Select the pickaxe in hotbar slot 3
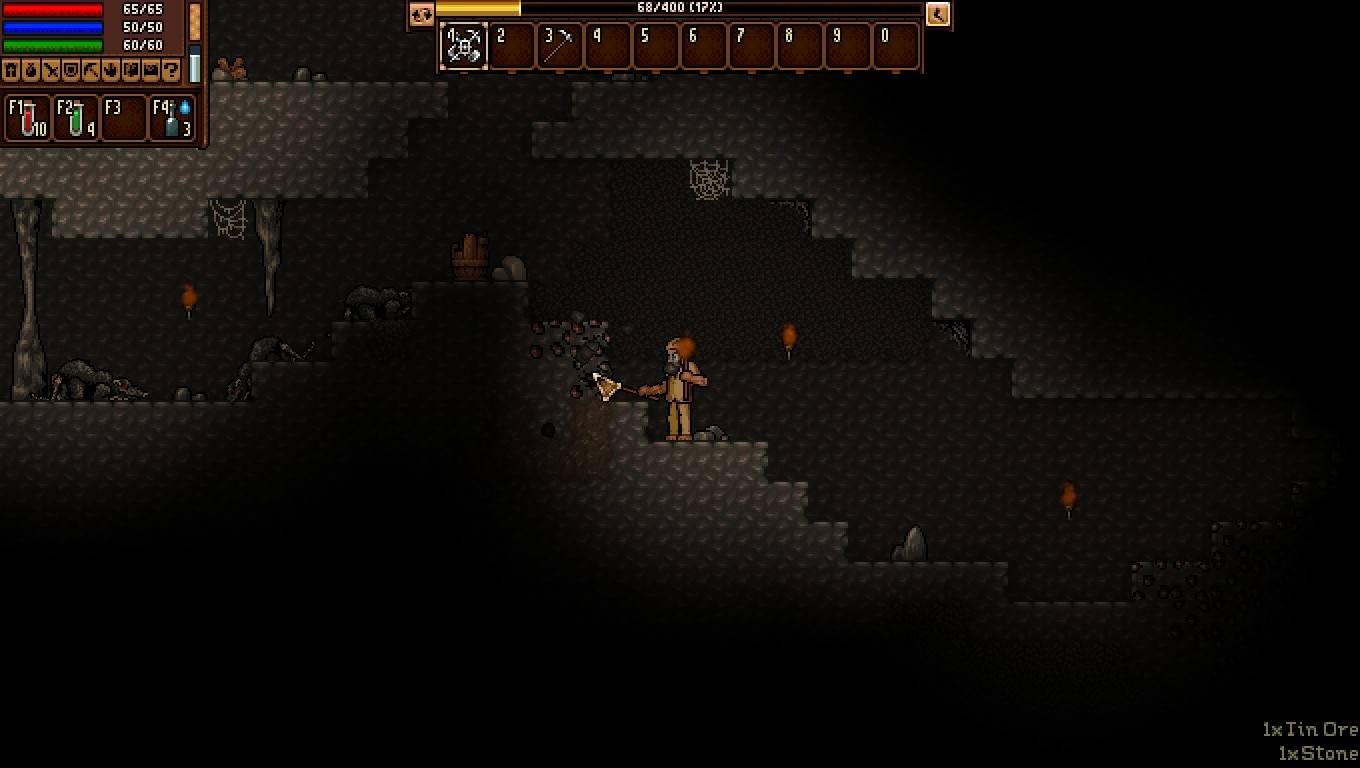 [x=559, y=46]
